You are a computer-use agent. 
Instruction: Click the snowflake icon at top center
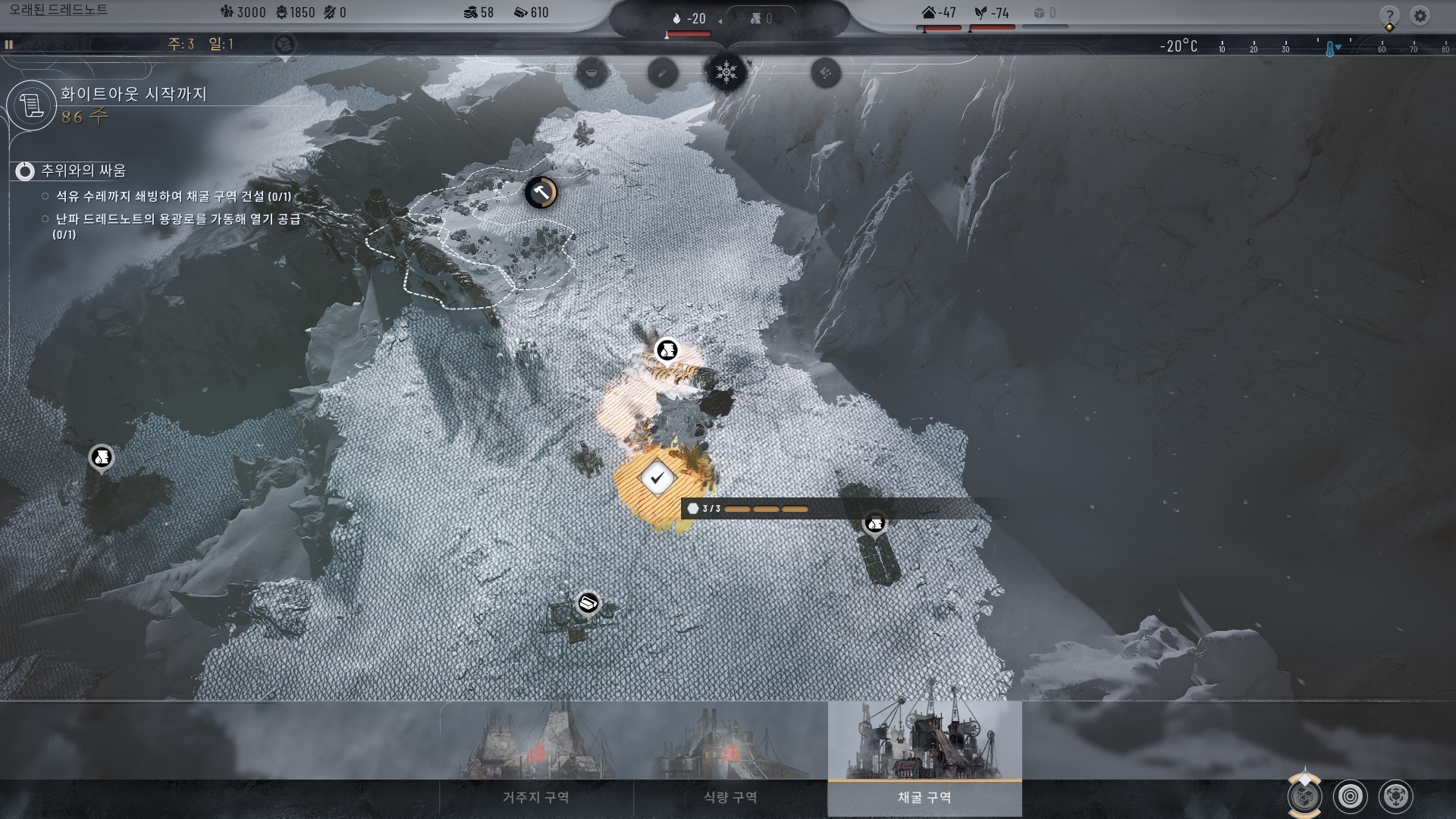click(x=726, y=73)
